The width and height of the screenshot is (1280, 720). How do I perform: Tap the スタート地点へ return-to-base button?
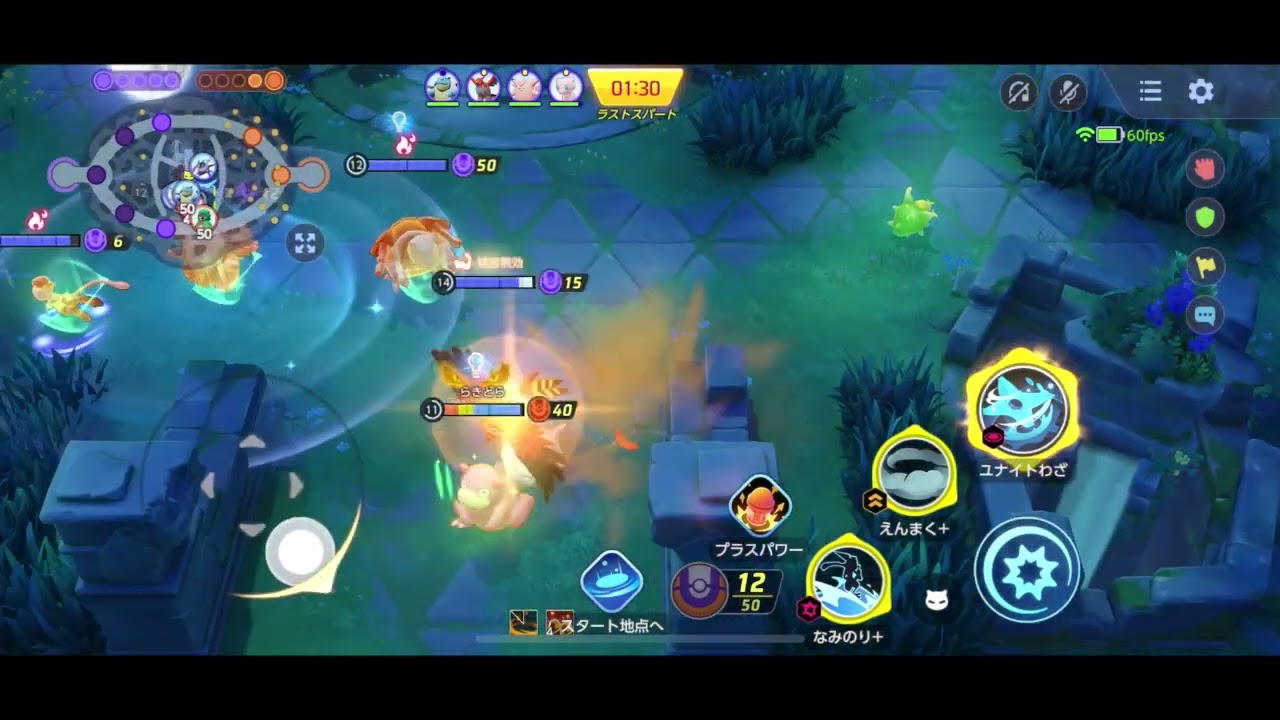click(x=611, y=582)
